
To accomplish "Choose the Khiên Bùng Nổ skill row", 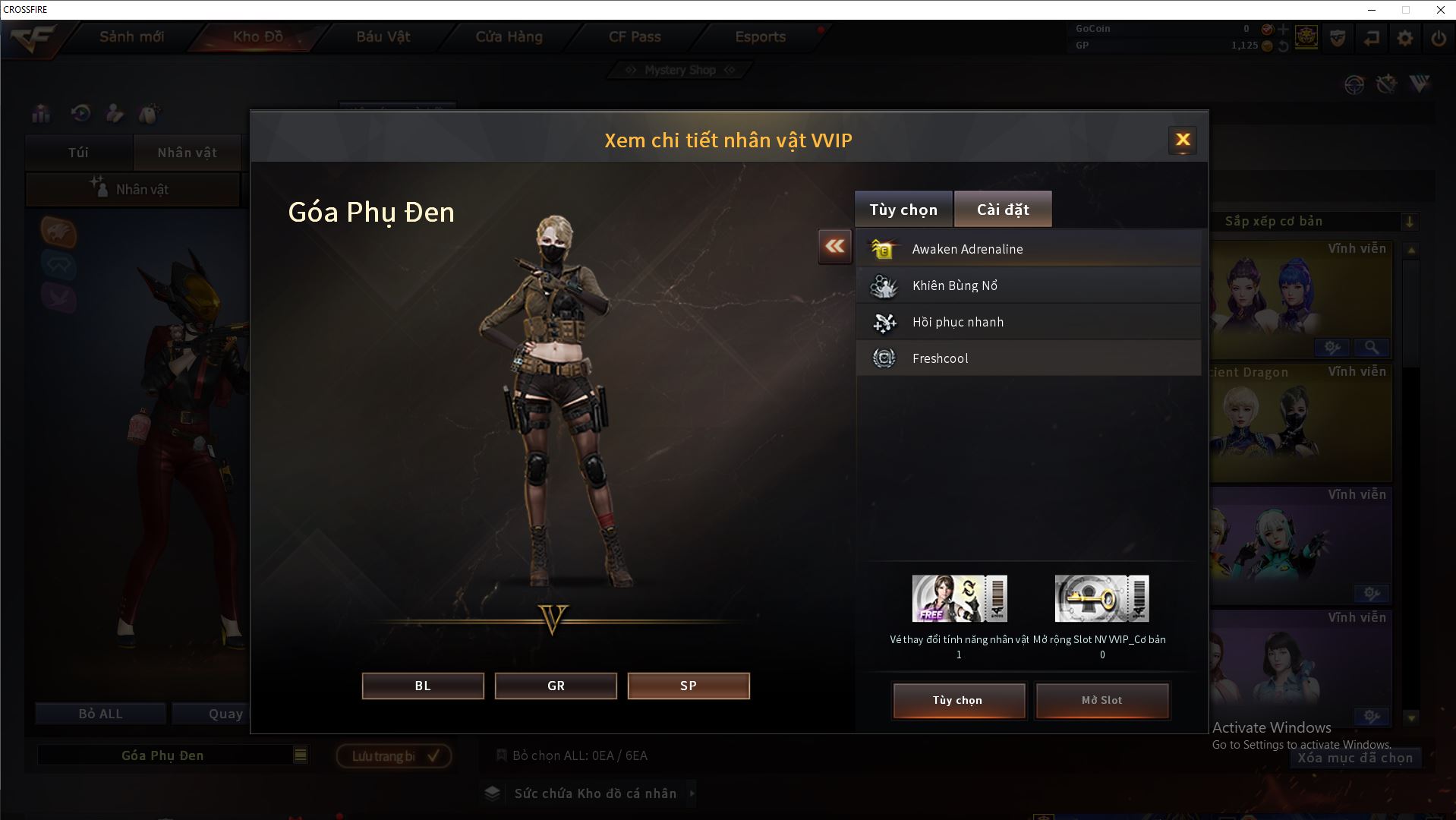I will tap(1029, 285).
